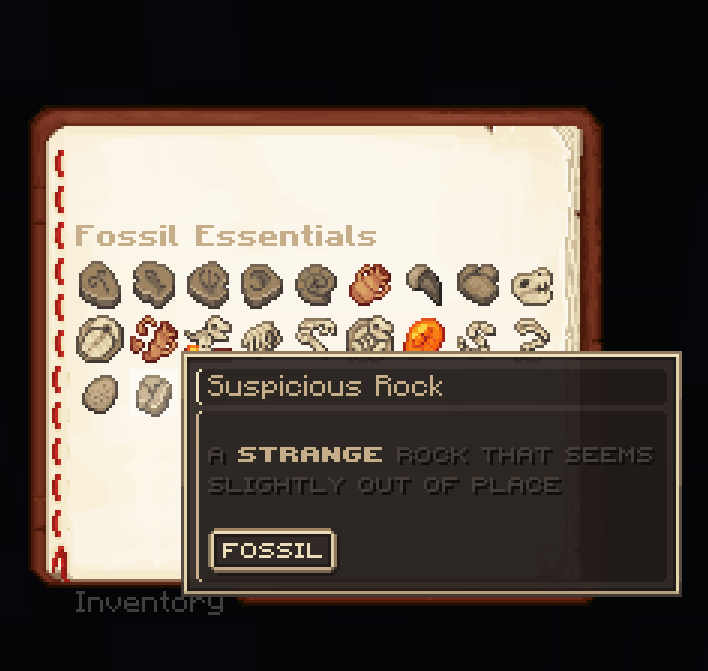Select the smooth plain pebble in the bottom row
The height and width of the screenshot is (671, 708).
(x=99, y=392)
